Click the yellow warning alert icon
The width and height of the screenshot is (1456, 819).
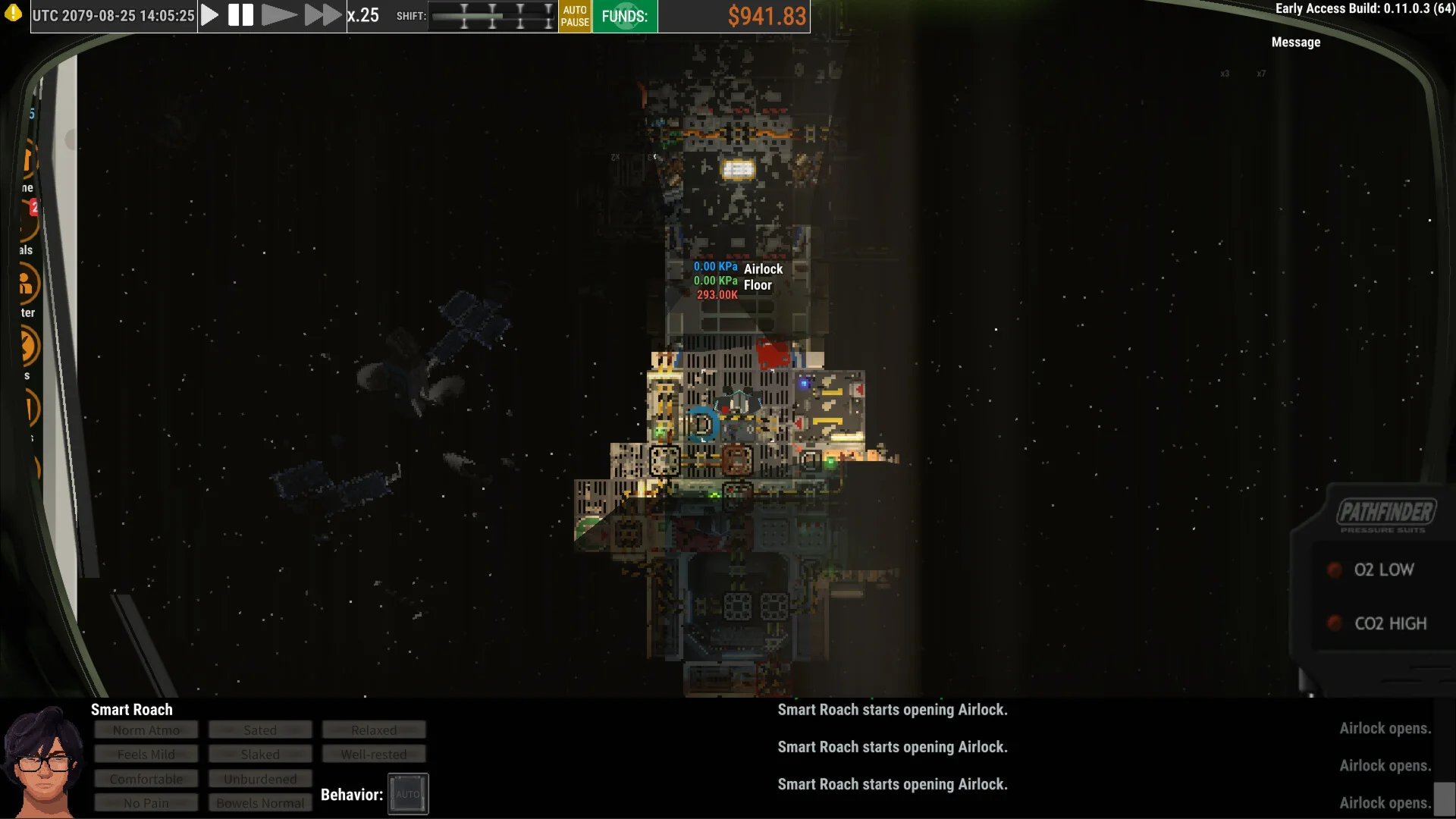tap(13, 14)
